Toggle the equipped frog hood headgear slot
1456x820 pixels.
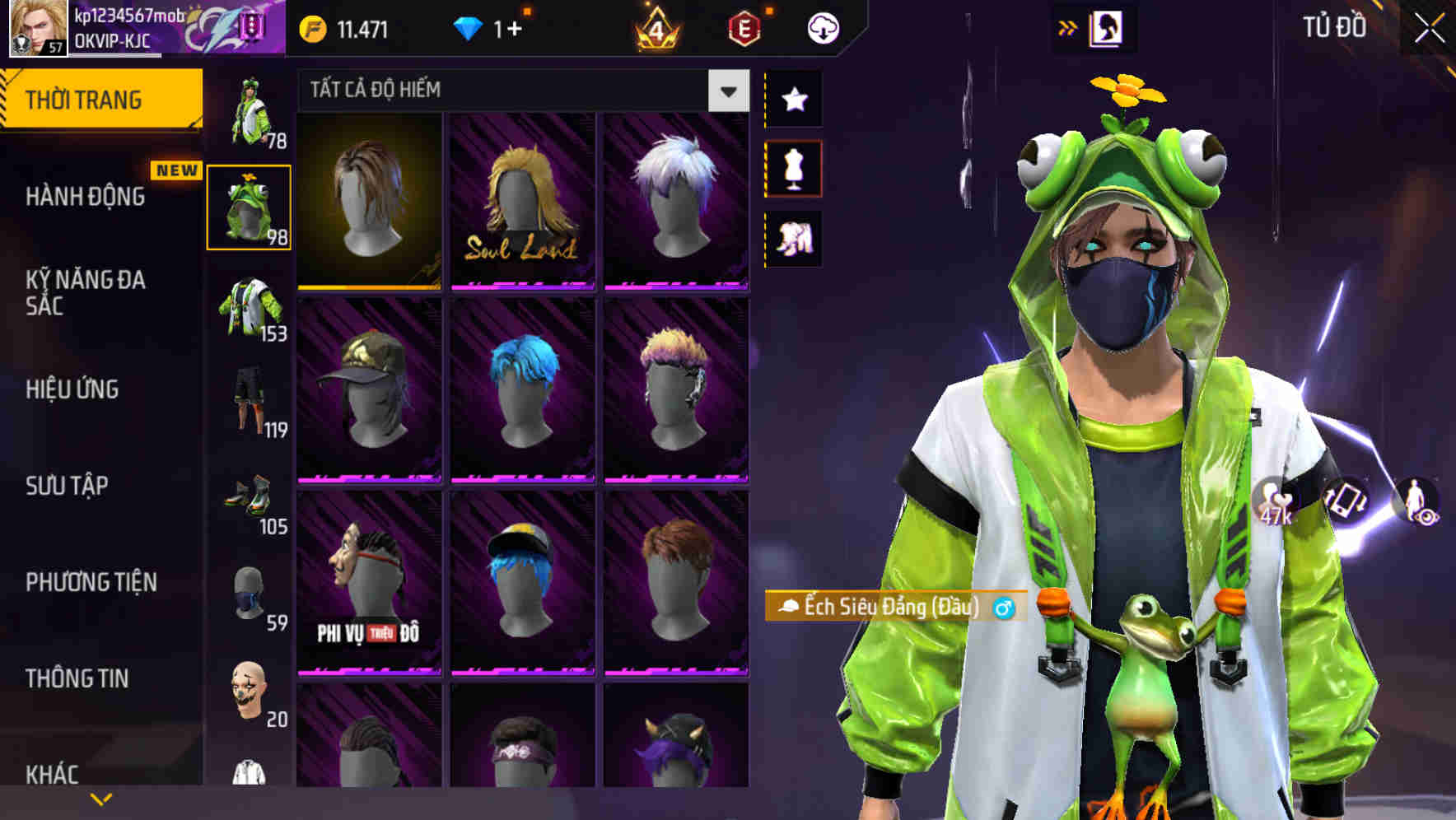click(x=250, y=207)
